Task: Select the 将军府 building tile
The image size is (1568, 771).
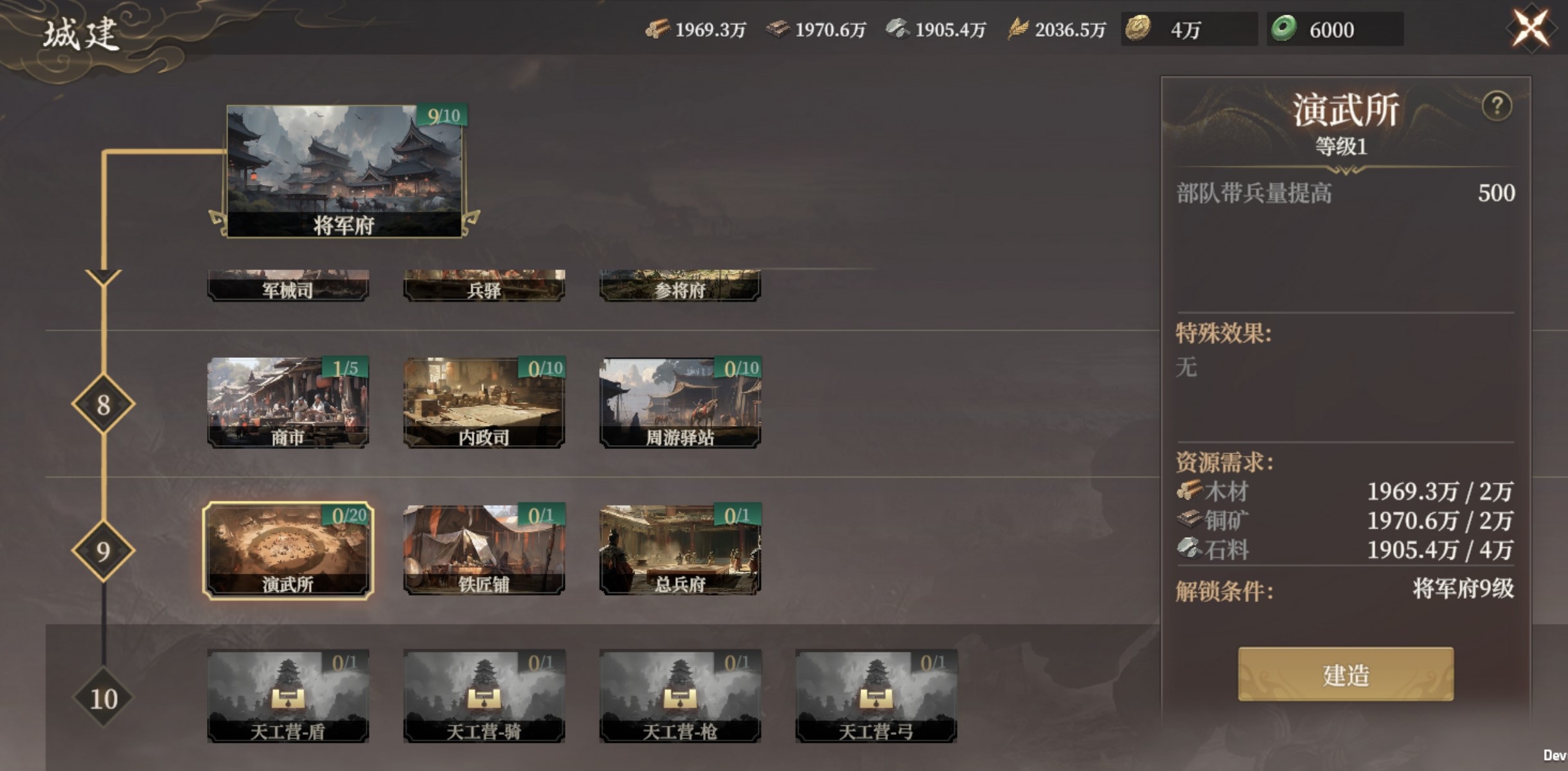Action: 344,172
